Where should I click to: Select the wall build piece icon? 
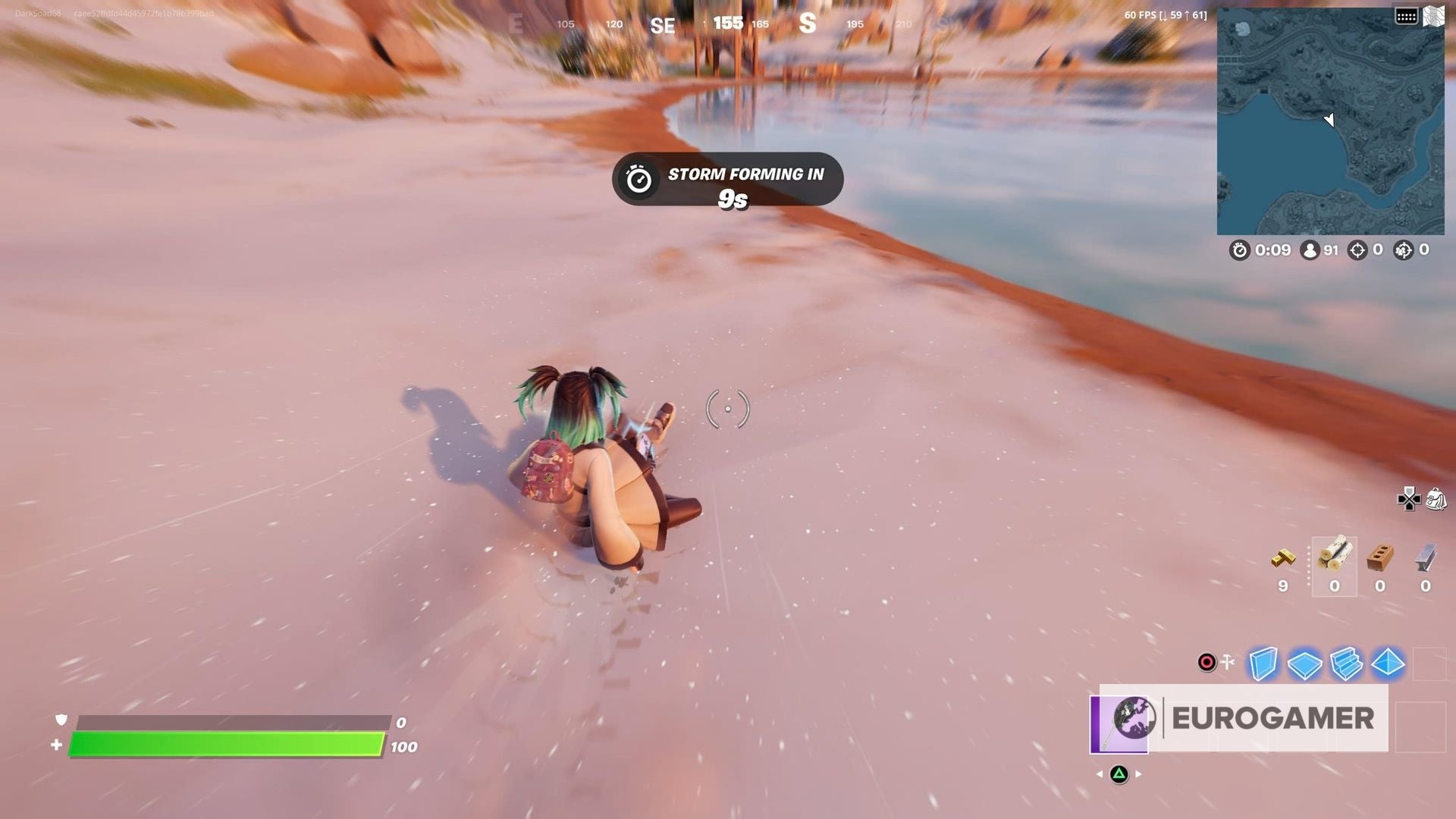[1263, 663]
